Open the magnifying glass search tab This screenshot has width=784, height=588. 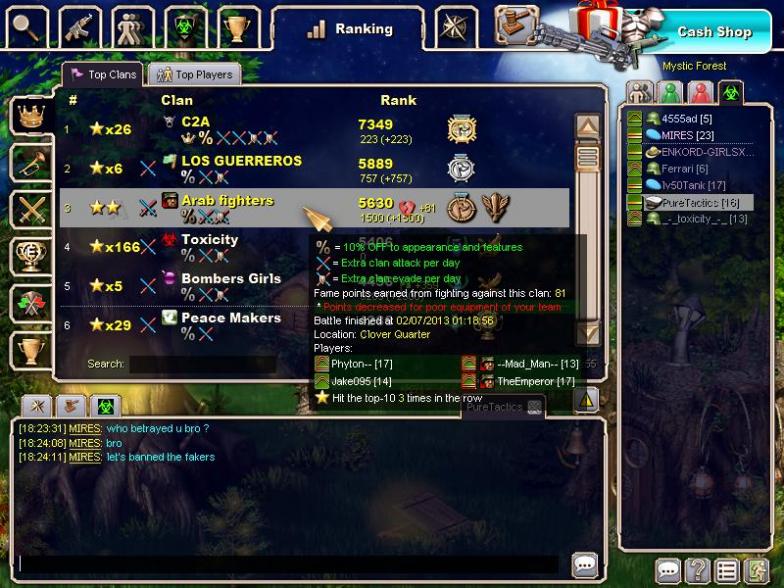coord(27,28)
